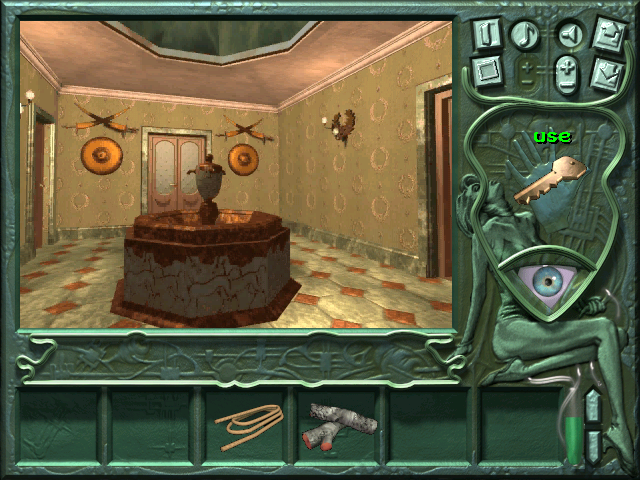
Task: Toggle sound with the speaker button
Action: (x=568, y=35)
